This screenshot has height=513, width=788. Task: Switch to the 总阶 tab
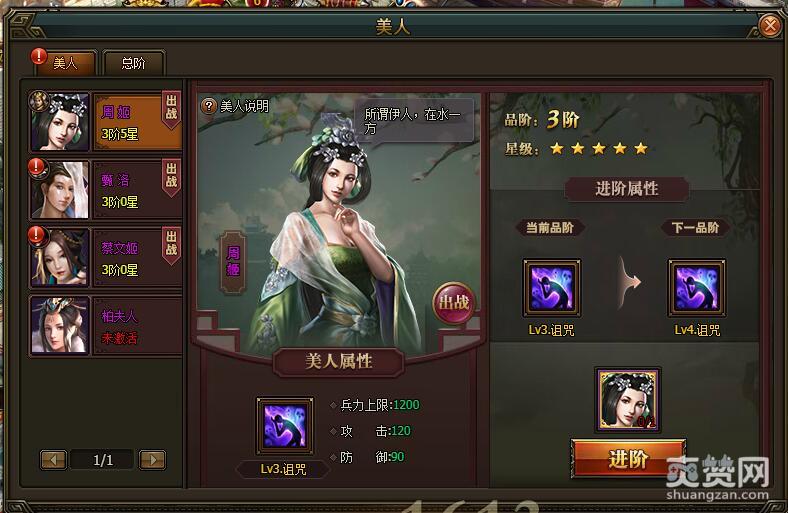[132, 63]
